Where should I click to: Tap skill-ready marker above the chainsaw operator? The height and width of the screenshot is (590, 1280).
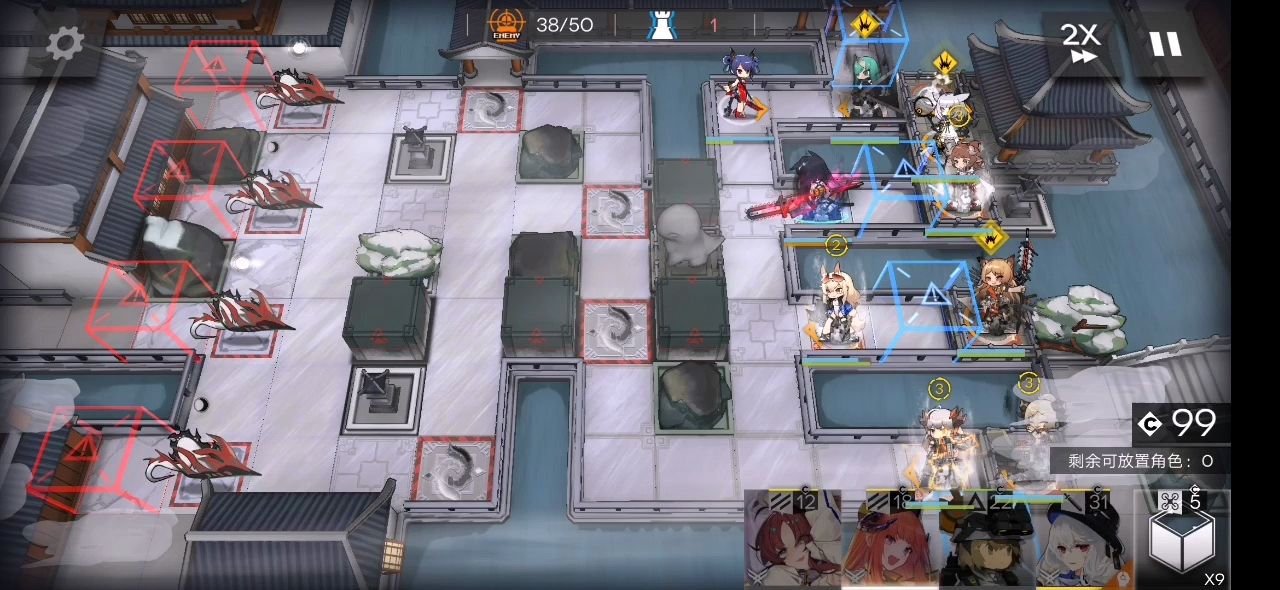tap(990, 238)
